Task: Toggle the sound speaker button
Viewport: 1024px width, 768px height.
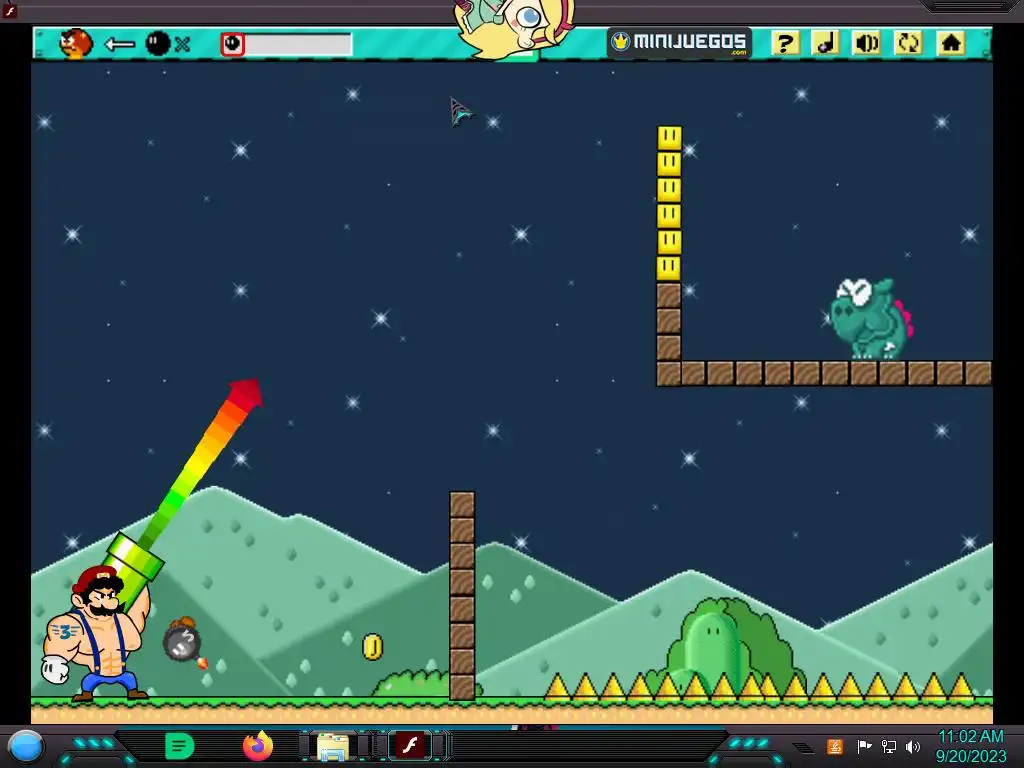Action: point(866,43)
